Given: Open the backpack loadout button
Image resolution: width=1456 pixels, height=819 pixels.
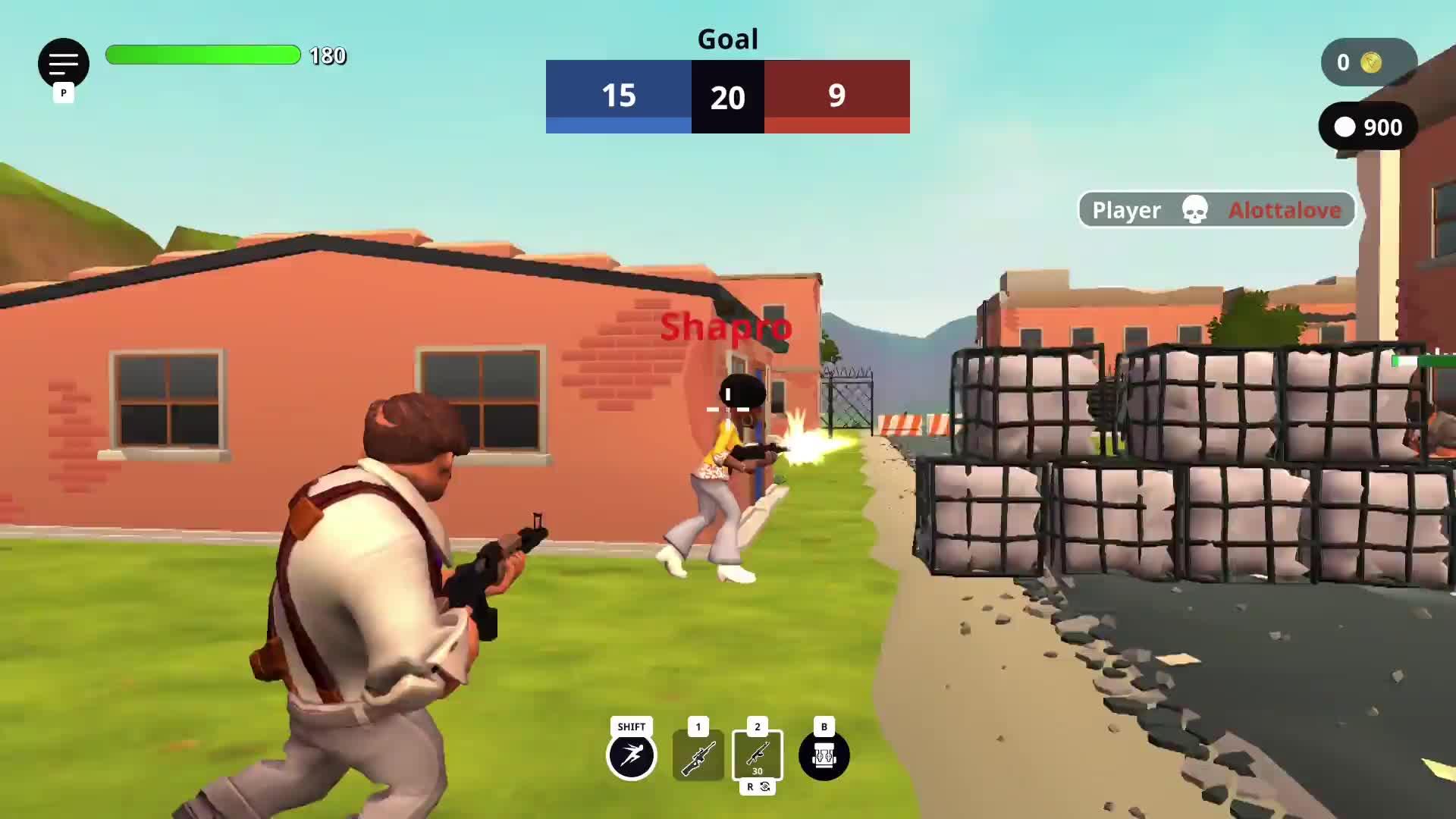Looking at the screenshot, I should coord(824,755).
